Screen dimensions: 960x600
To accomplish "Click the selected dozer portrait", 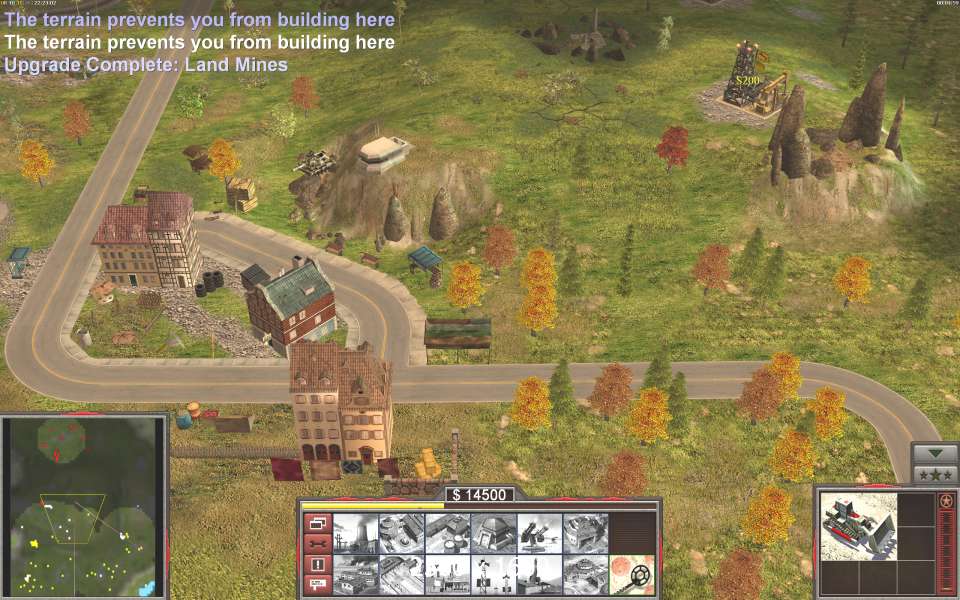I will click(x=859, y=526).
